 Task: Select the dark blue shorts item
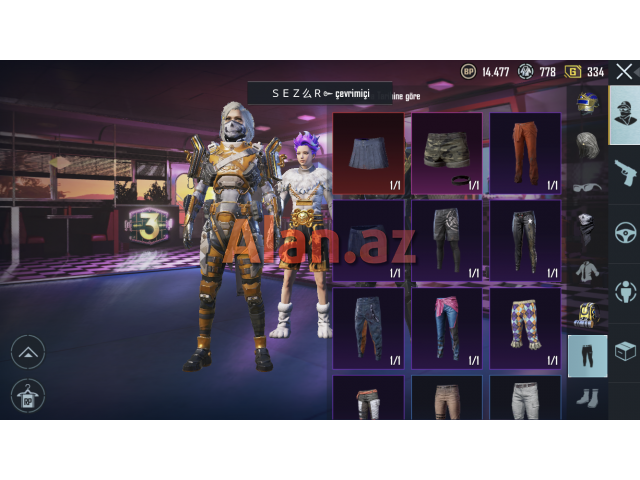(368, 240)
